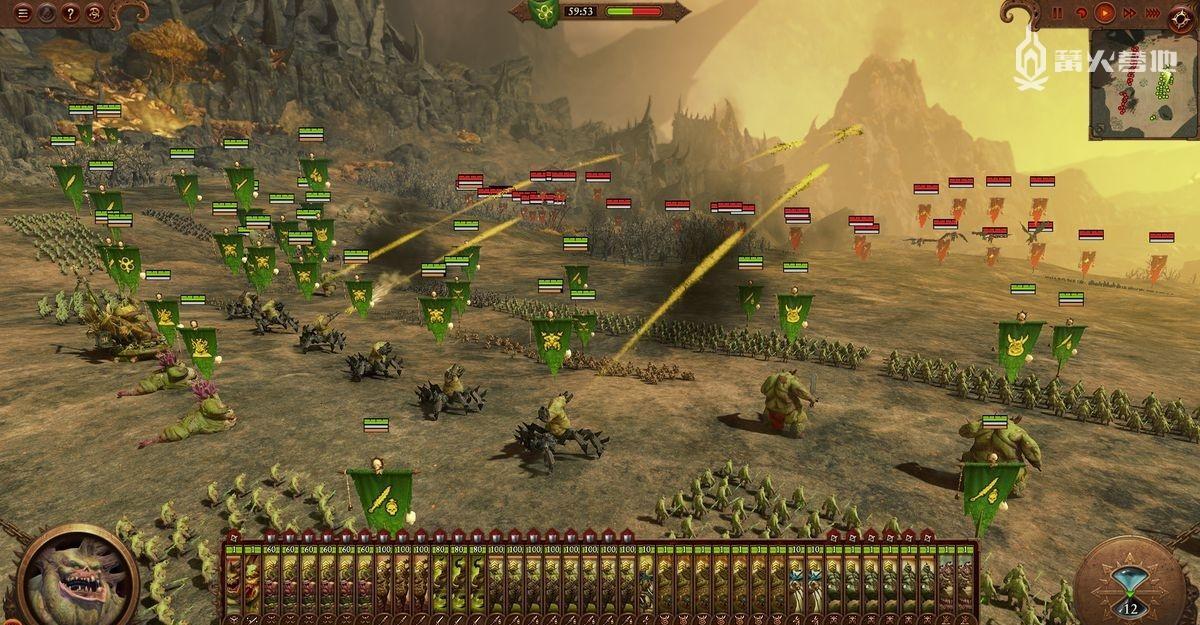Set battle to slow motion speed
Image resolution: width=1200 pixels, height=625 pixels.
pyautogui.click(x=1081, y=13)
